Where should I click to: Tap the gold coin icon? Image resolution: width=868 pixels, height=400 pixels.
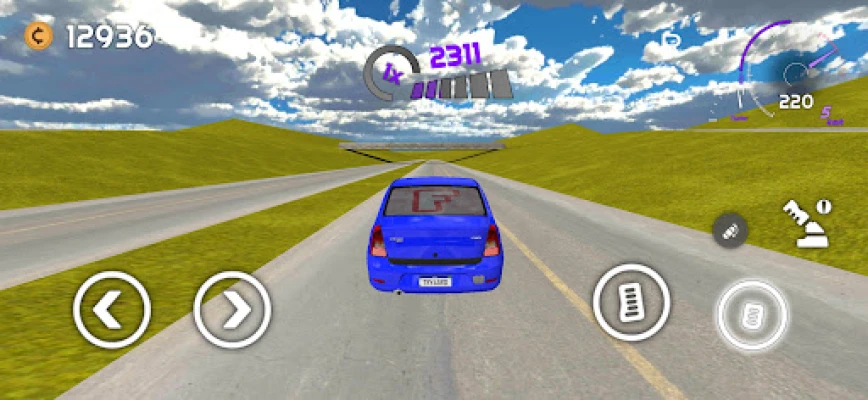(x=39, y=37)
